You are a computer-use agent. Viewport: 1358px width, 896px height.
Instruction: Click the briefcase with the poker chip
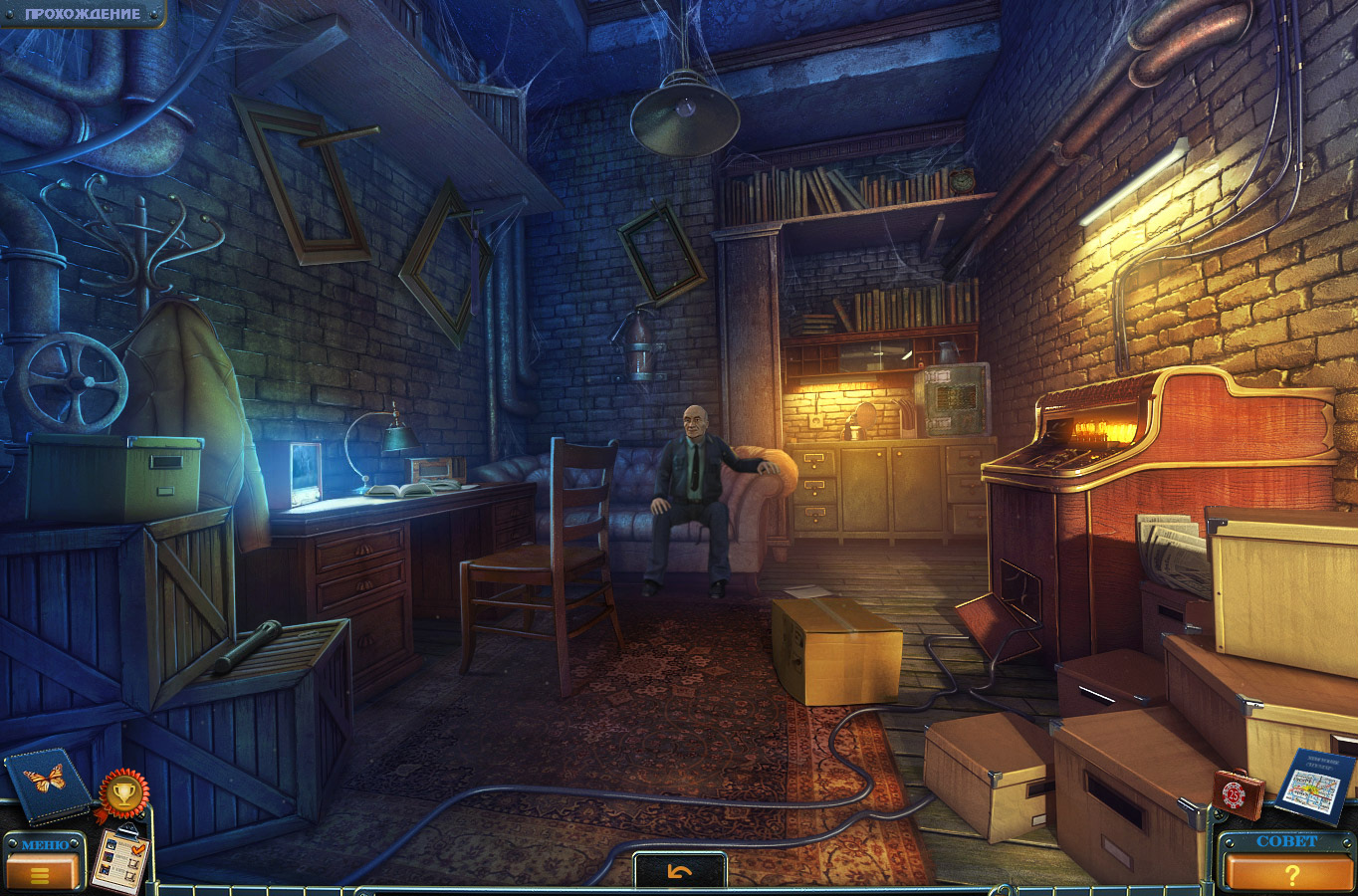(1238, 793)
